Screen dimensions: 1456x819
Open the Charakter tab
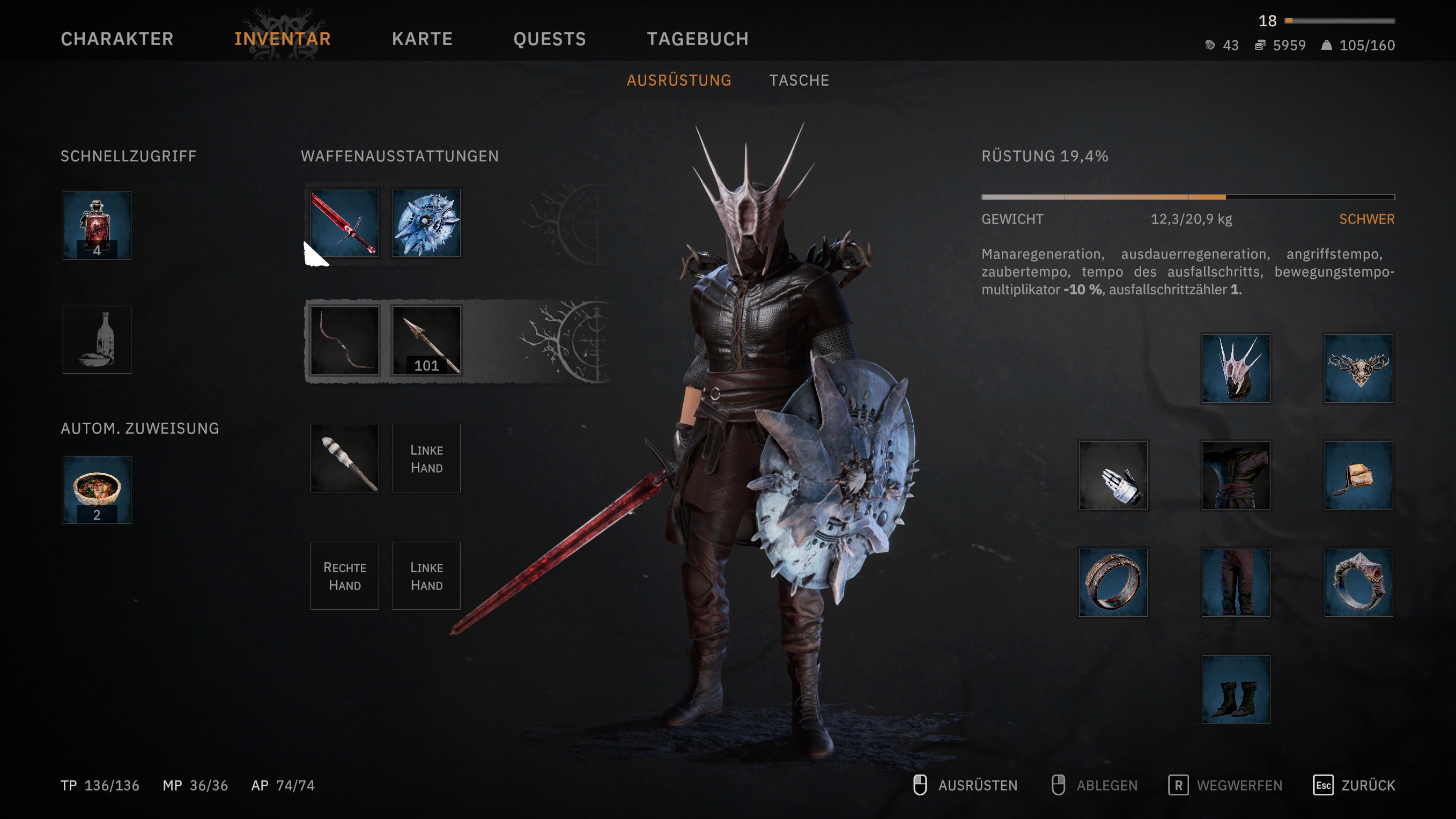(117, 39)
